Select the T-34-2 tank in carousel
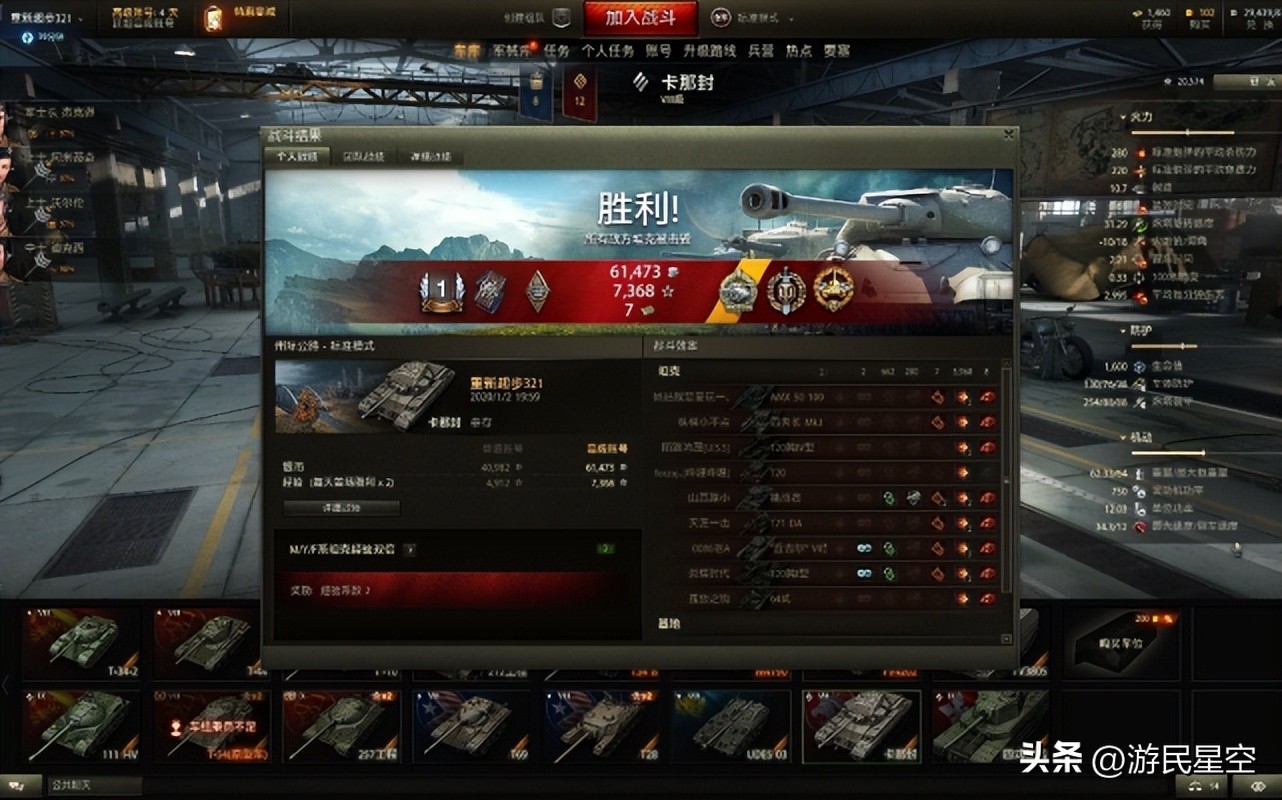 (82, 638)
